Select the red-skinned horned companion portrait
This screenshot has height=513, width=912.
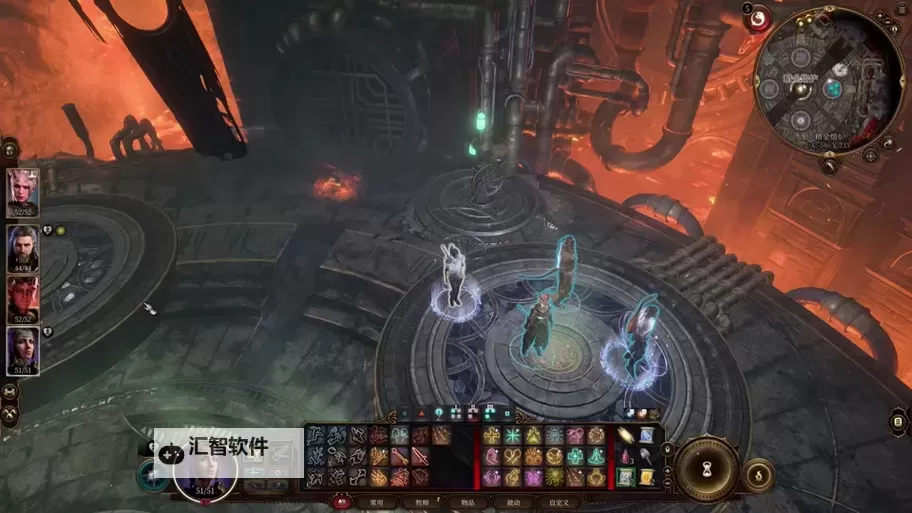pyautogui.click(x=22, y=297)
